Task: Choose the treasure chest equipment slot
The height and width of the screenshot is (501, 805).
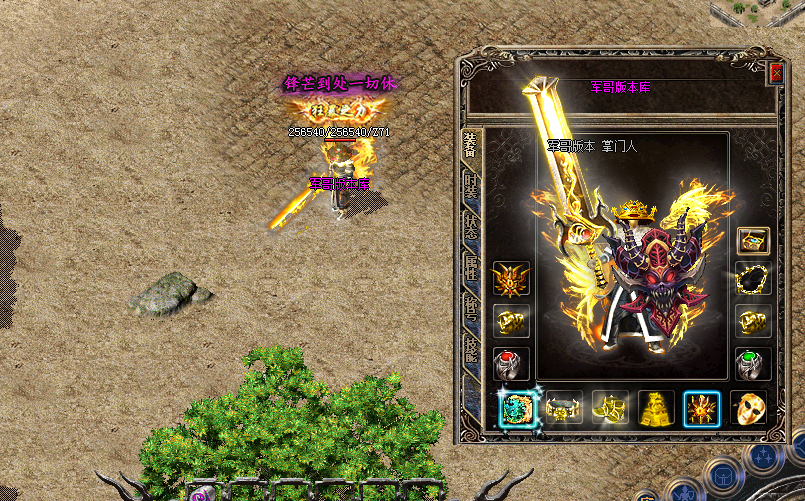Action: tap(754, 240)
